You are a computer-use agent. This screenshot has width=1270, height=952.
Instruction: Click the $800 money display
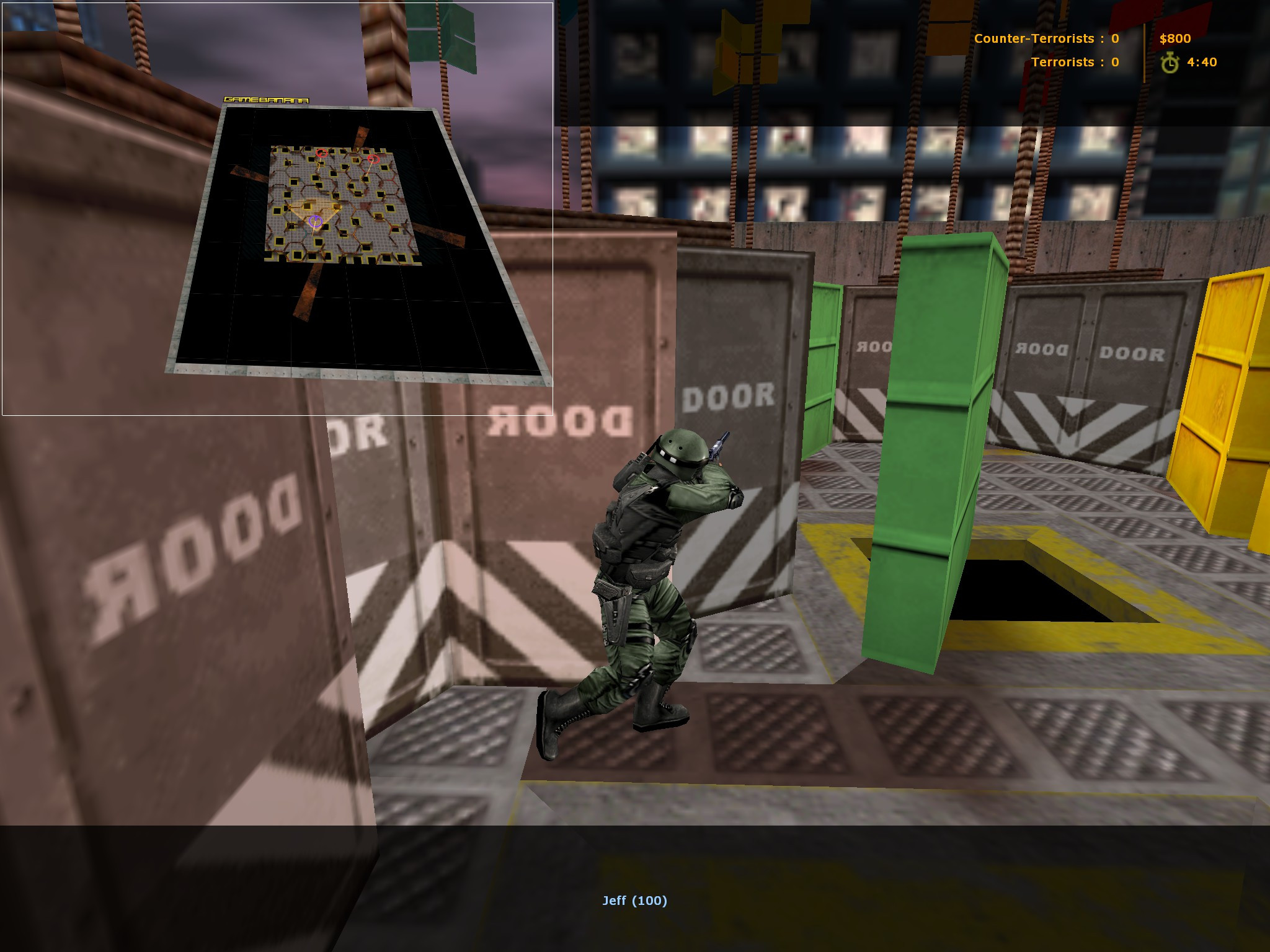tap(1174, 38)
